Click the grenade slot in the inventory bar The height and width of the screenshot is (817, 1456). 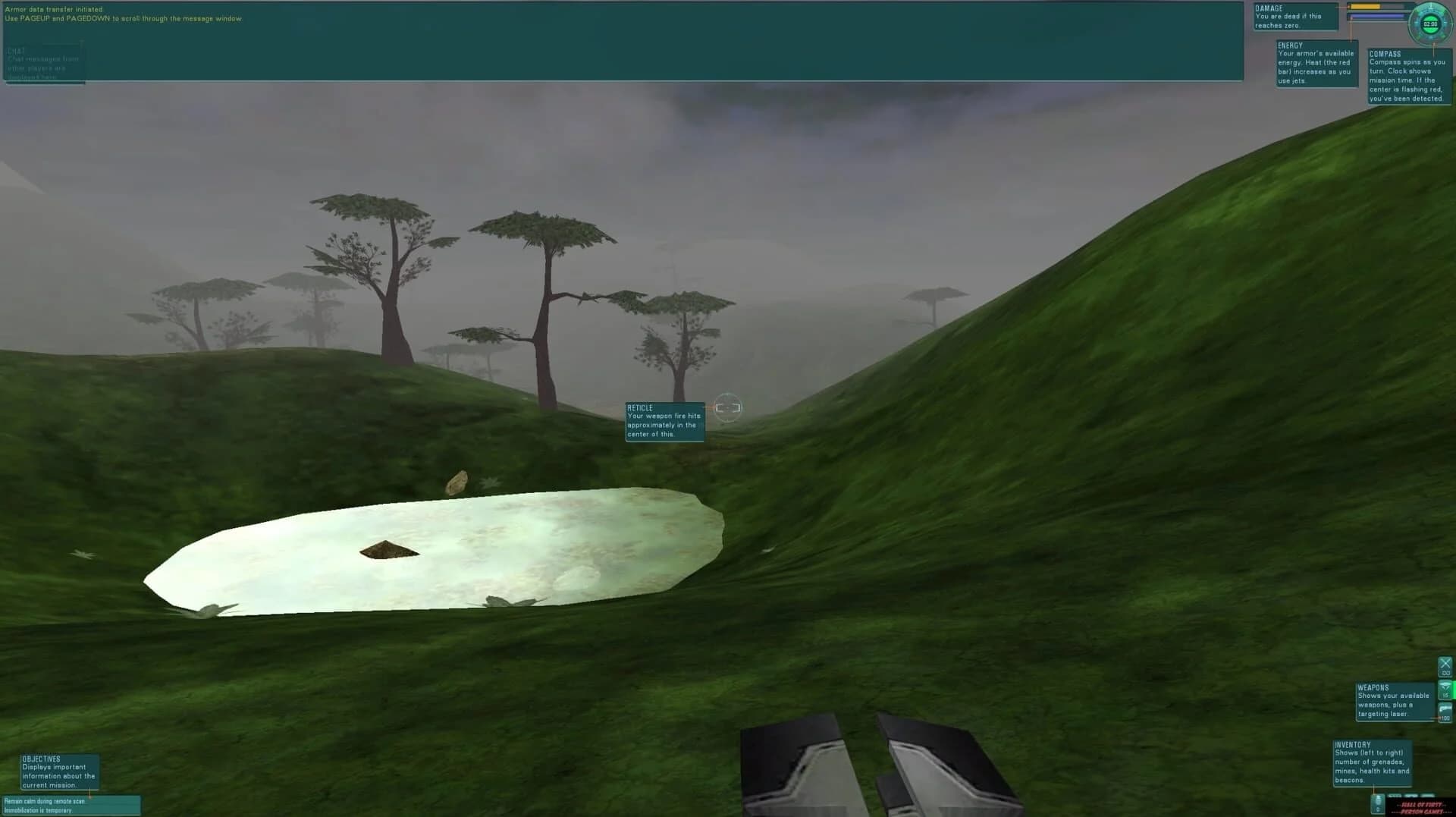[x=1377, y=803]
